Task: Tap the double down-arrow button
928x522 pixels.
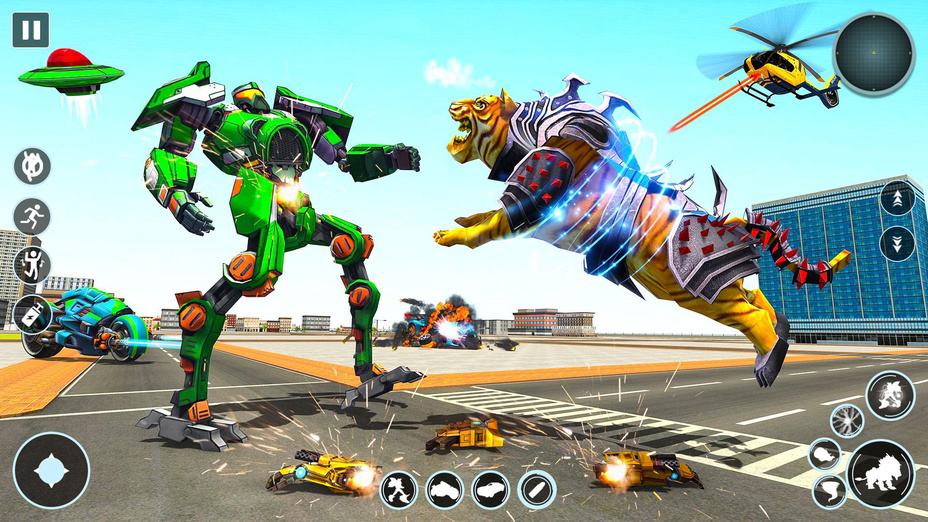Action: point(897,244)
